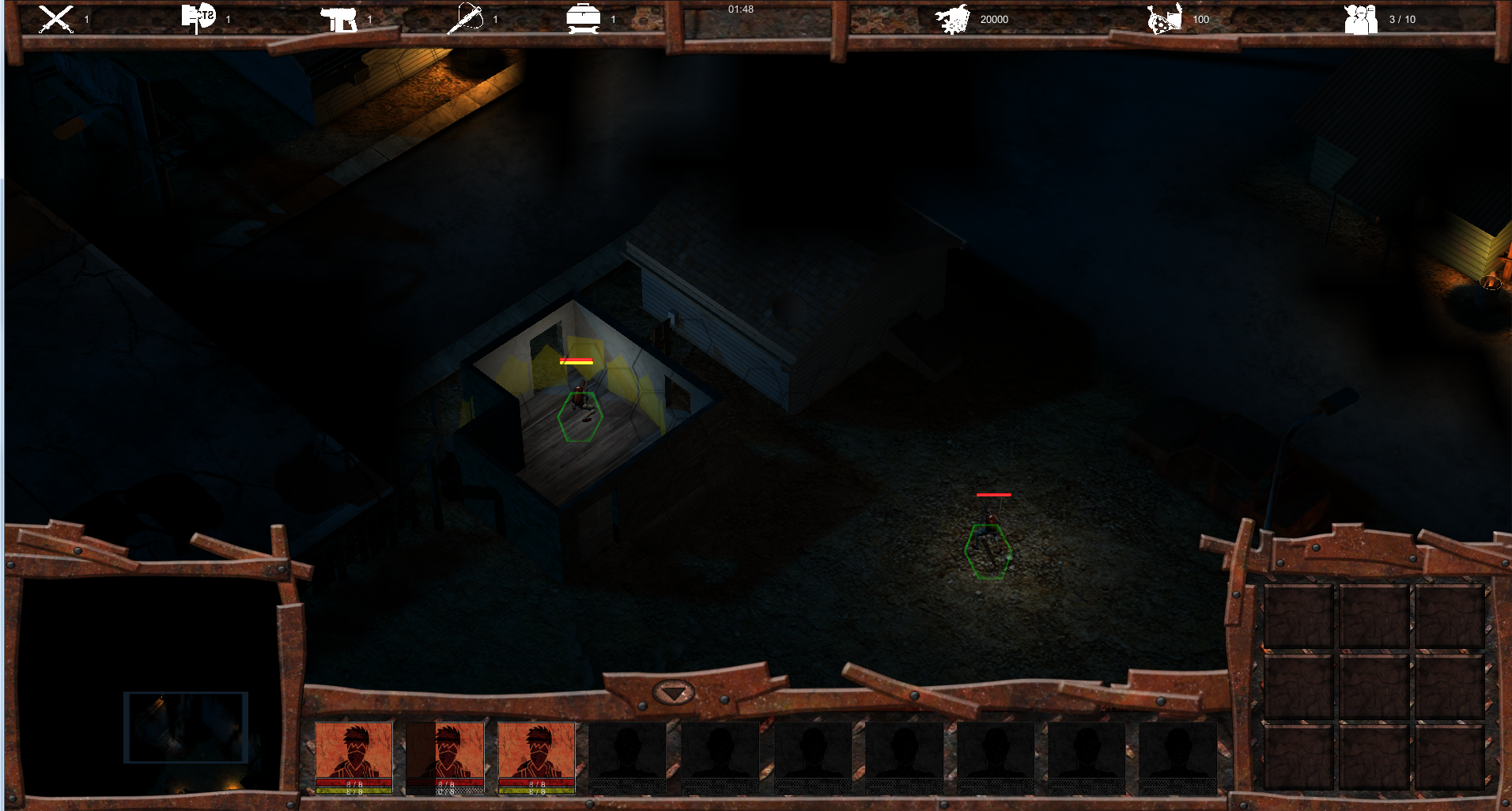Click the minimap in the rusty frame
Viewport: 1512px width, 811px height.
[150, 686]
